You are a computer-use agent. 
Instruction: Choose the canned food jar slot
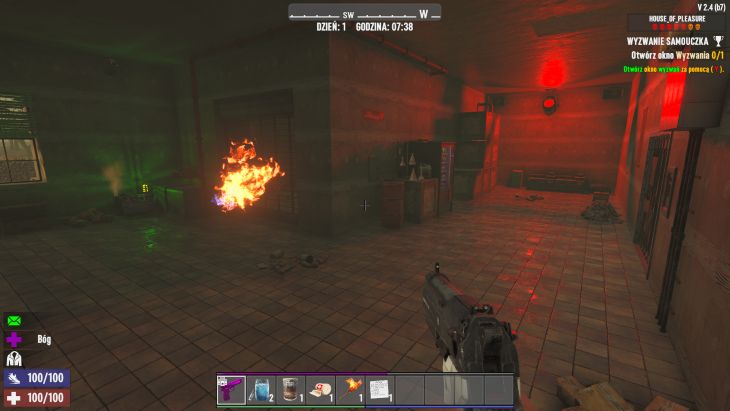click(x=290, y=389)
